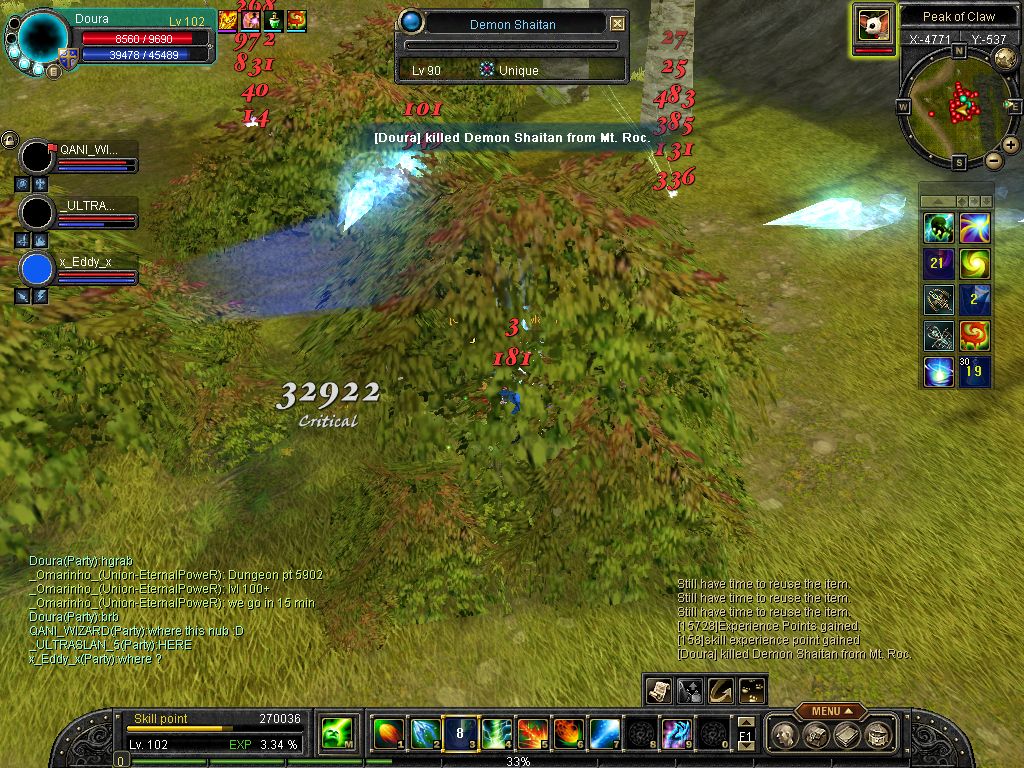
Task: Zoom out the minimap with the minus button
Action: pos(993,160)
